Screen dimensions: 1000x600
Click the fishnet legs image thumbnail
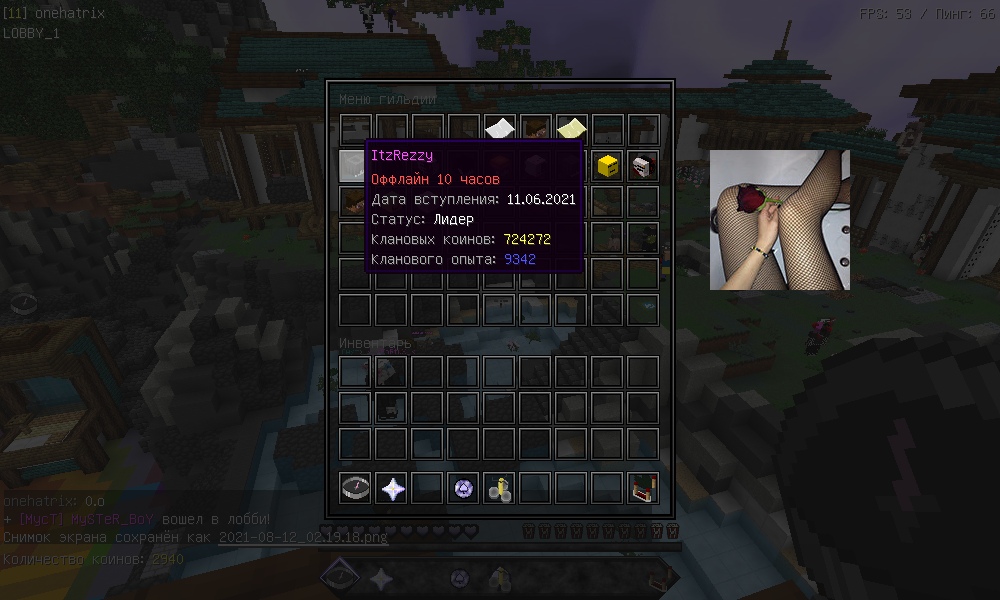tap(780, 220)
